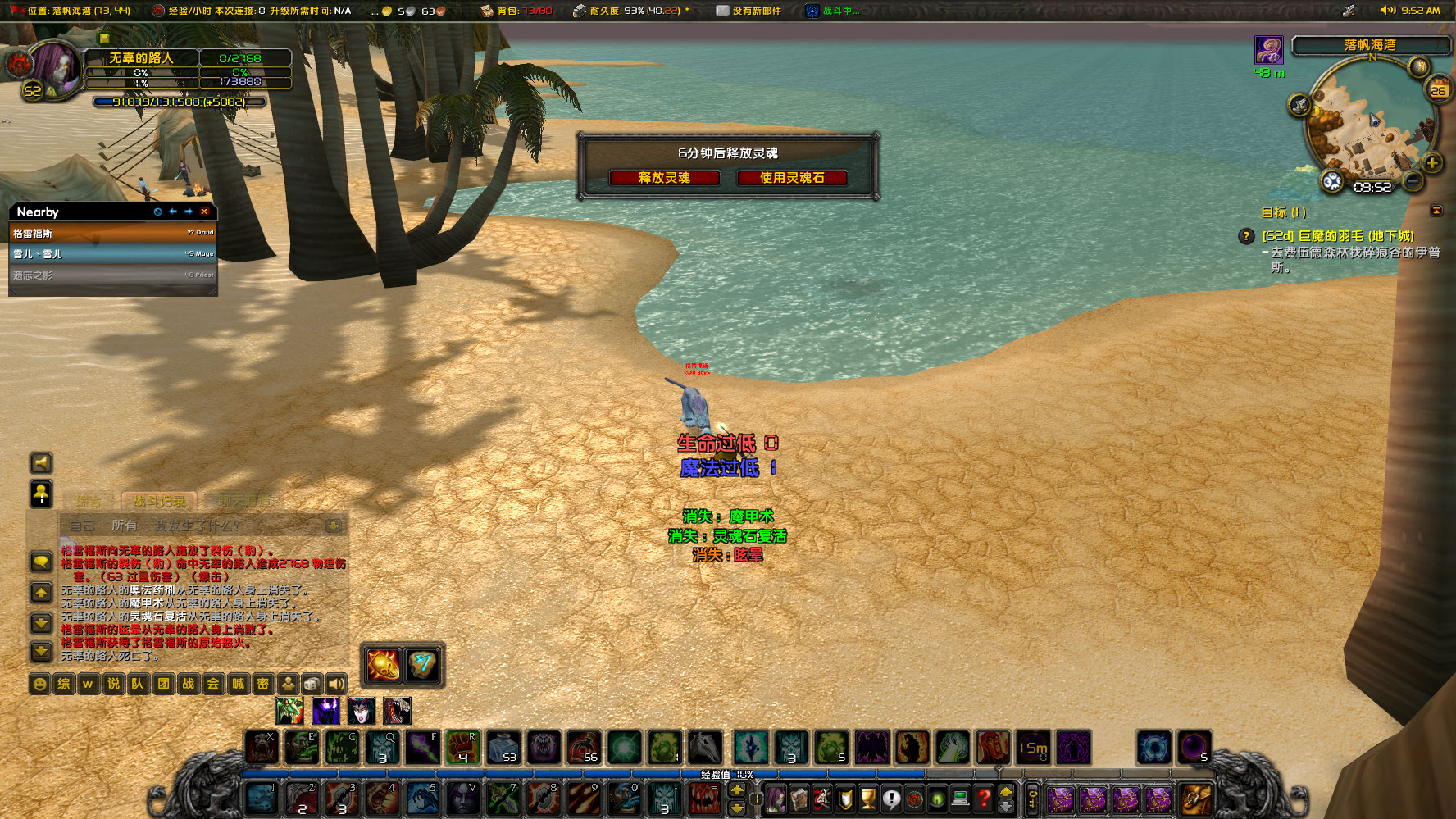Click the 释放灵魂 release spirit button

pos(664,178)
